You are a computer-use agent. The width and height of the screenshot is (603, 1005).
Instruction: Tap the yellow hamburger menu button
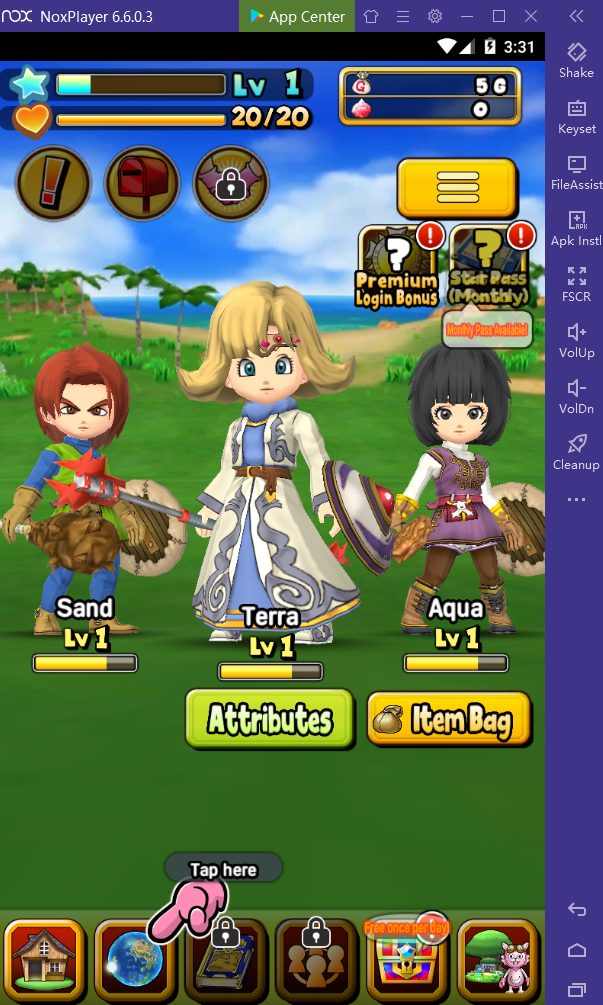[x=457, y=187]
